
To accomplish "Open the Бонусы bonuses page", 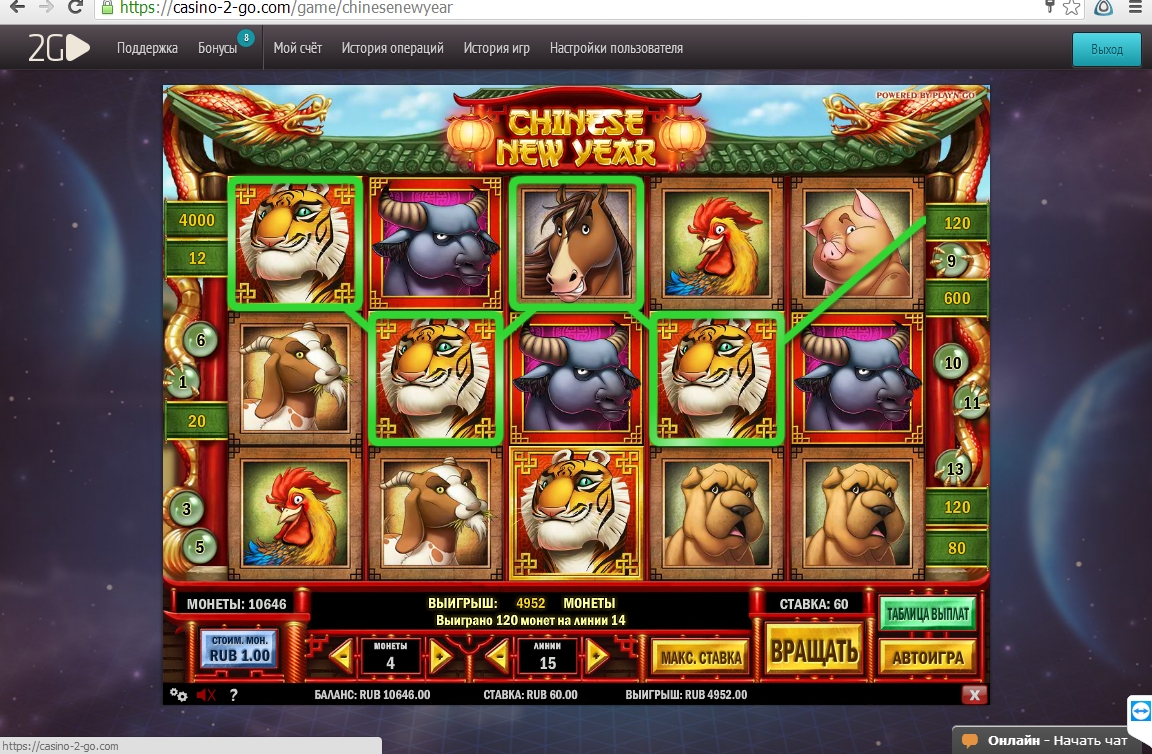I will [217, 48].
